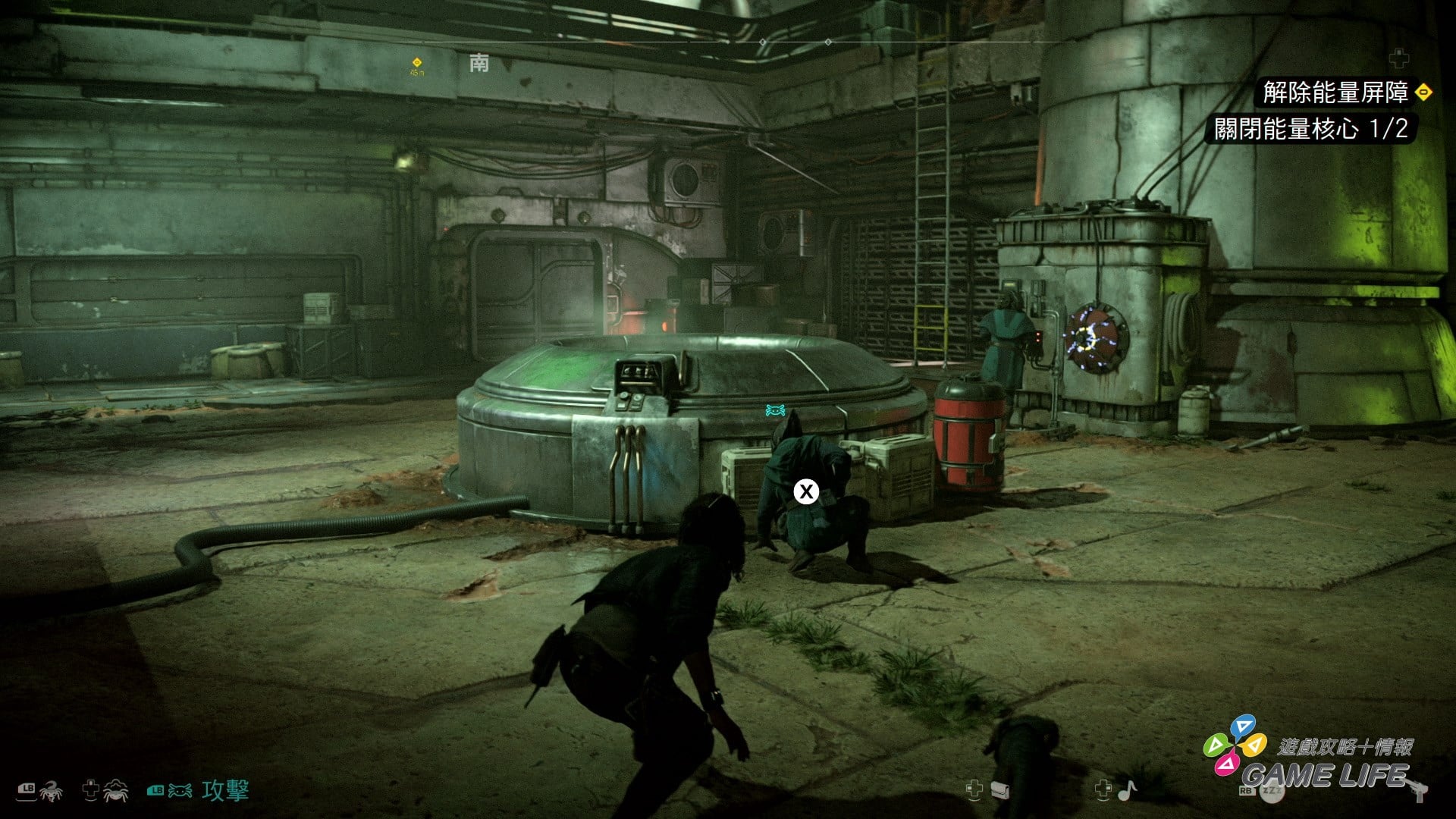Select the Nix distract command icon
Screen dimensions: 1456x819
(50, 791)
